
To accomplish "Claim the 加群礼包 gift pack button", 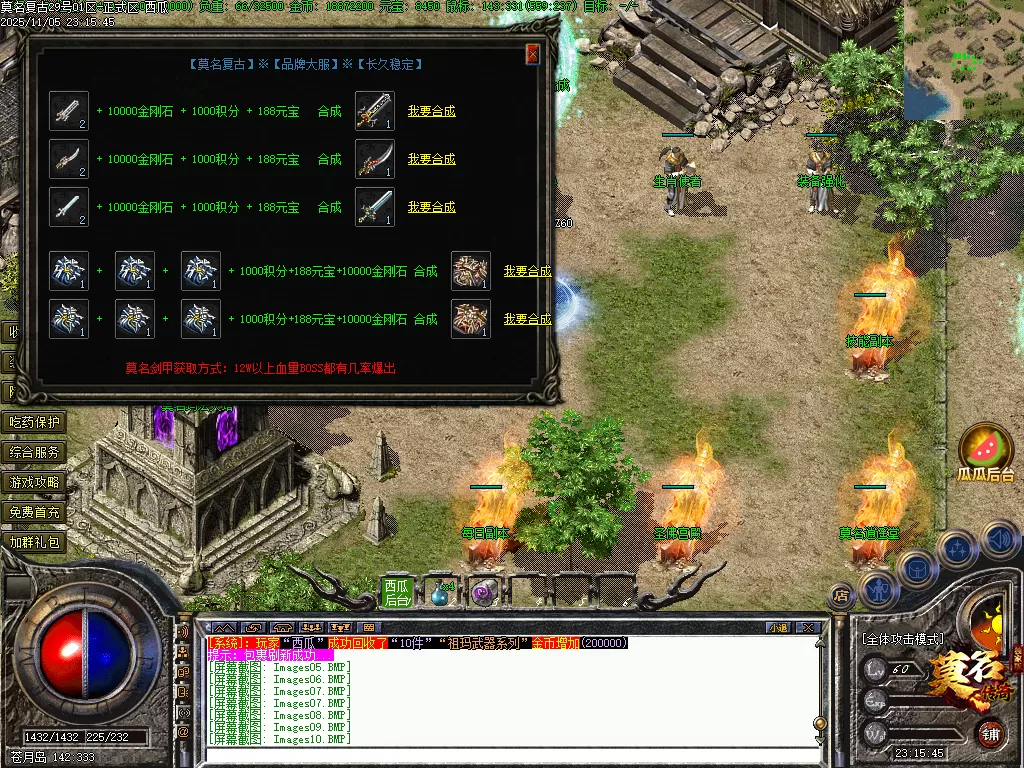I will pos(35,542).
